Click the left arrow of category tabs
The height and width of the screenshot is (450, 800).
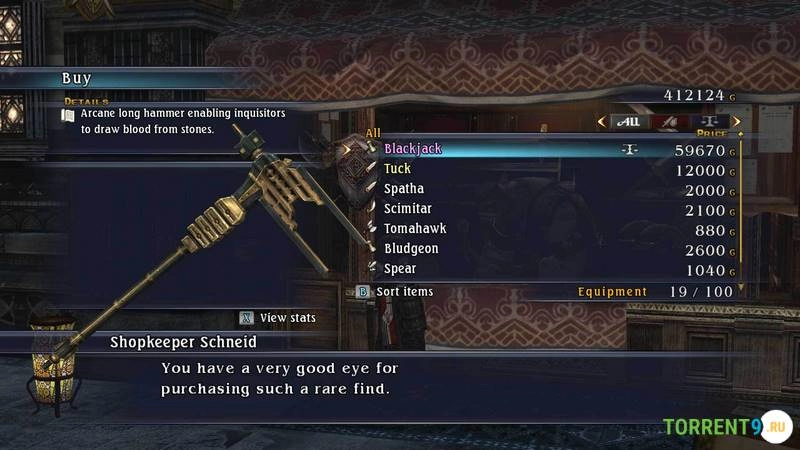click(x=601, y=122)
